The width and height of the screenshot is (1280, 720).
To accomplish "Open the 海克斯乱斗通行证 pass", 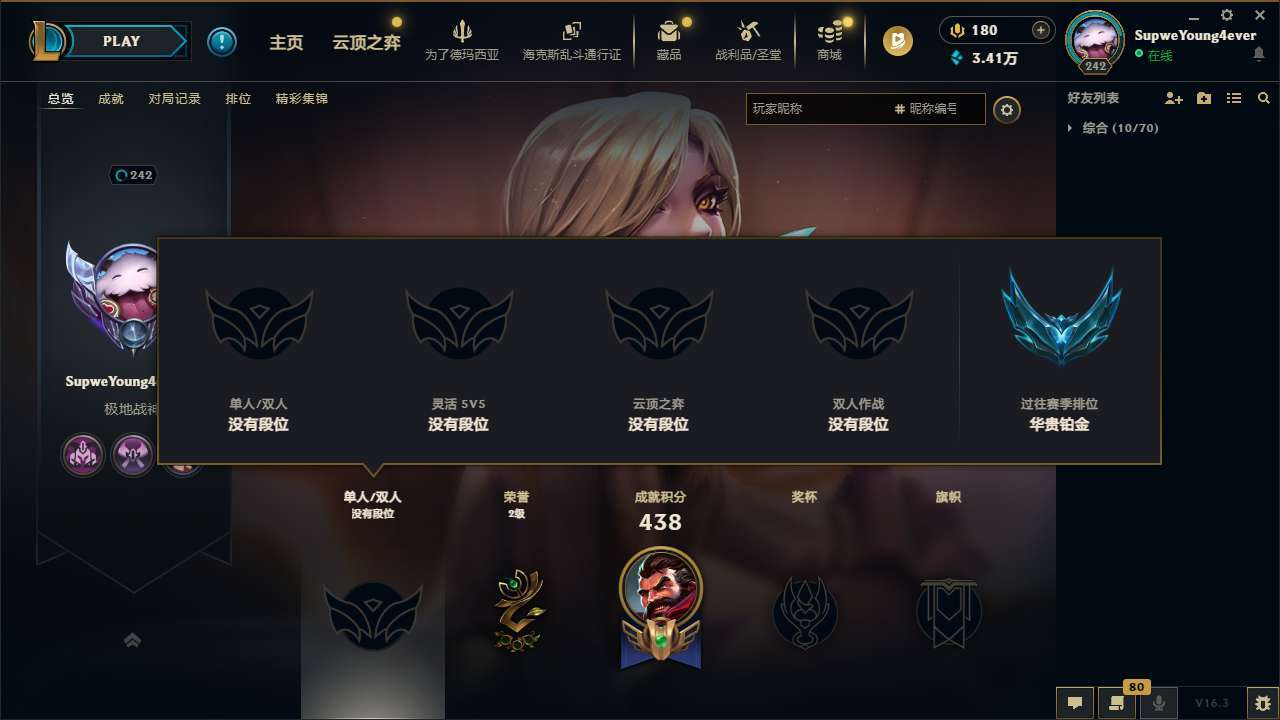I will coord(571,41).
